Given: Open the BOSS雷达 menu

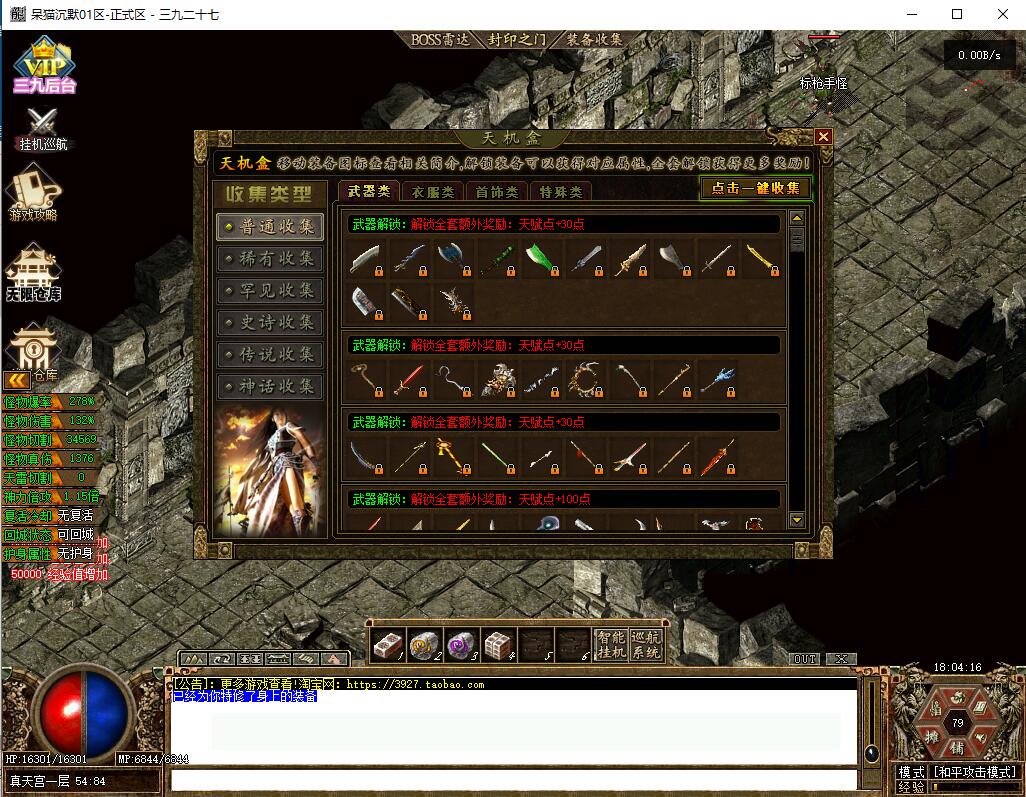Looking at the screenshot, I should (x=441, y=40).
